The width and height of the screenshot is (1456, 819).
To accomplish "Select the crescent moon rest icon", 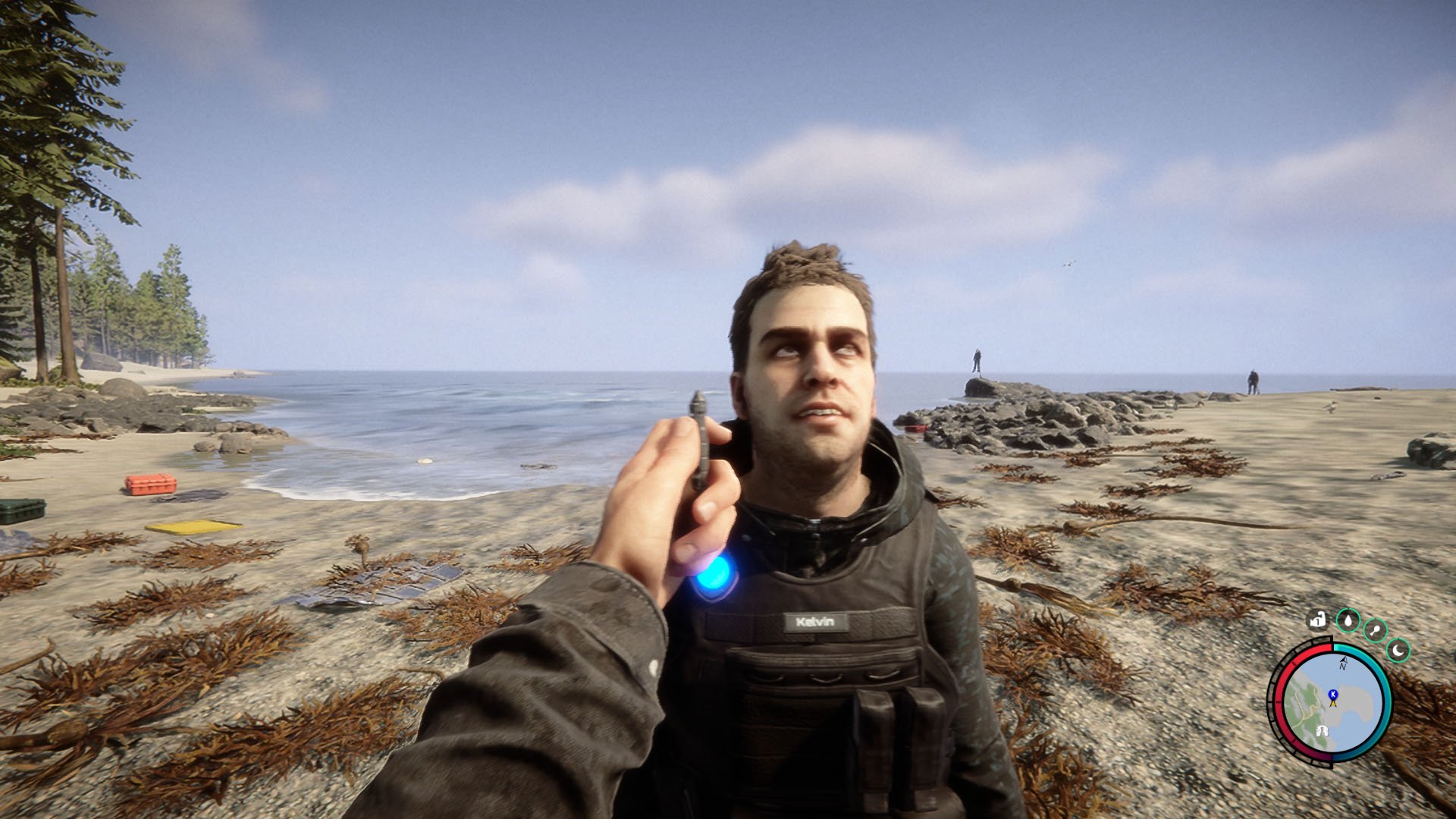I will [x=1398, y=650].
